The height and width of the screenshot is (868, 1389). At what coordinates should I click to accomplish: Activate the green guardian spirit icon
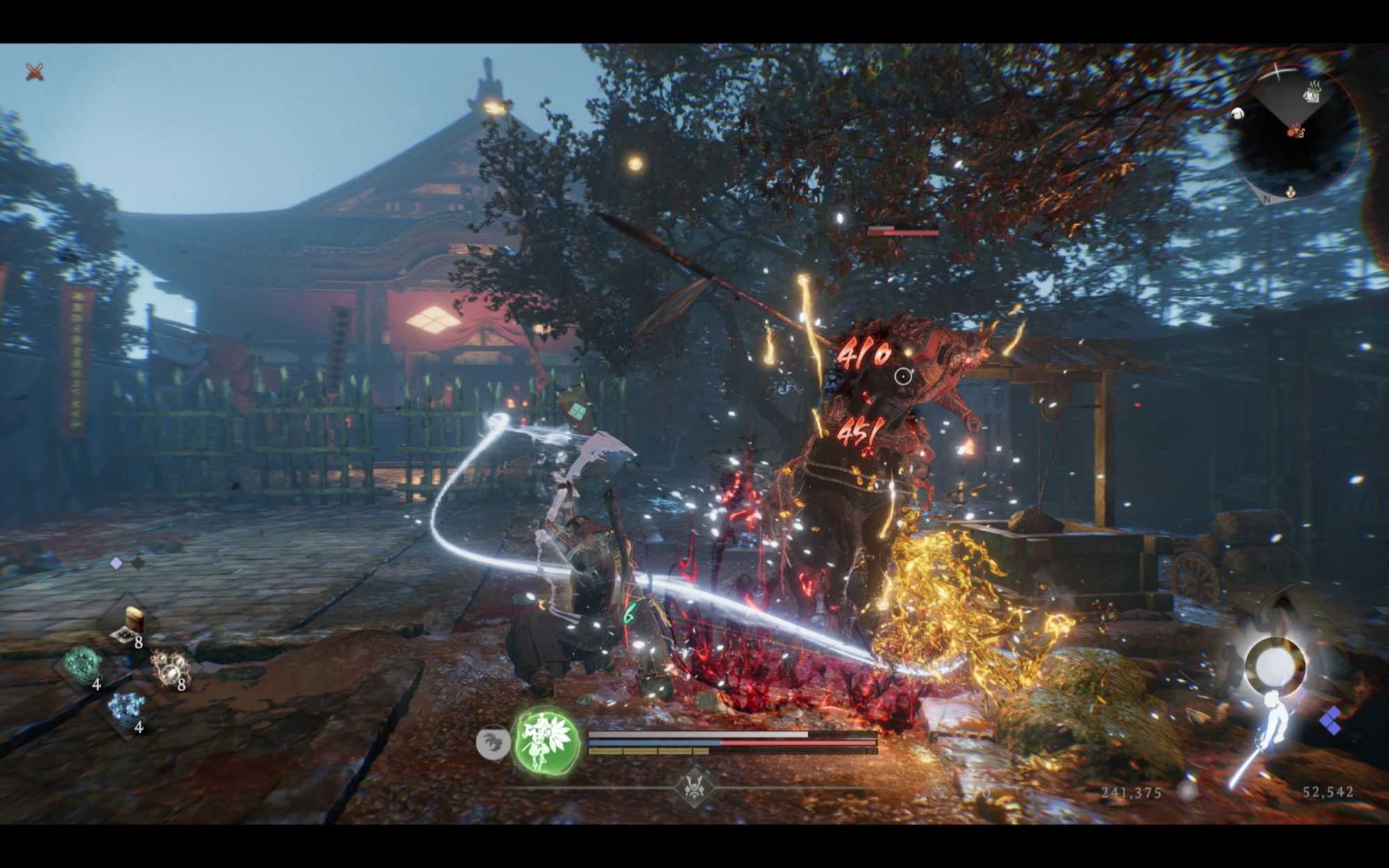pos(546,740)
